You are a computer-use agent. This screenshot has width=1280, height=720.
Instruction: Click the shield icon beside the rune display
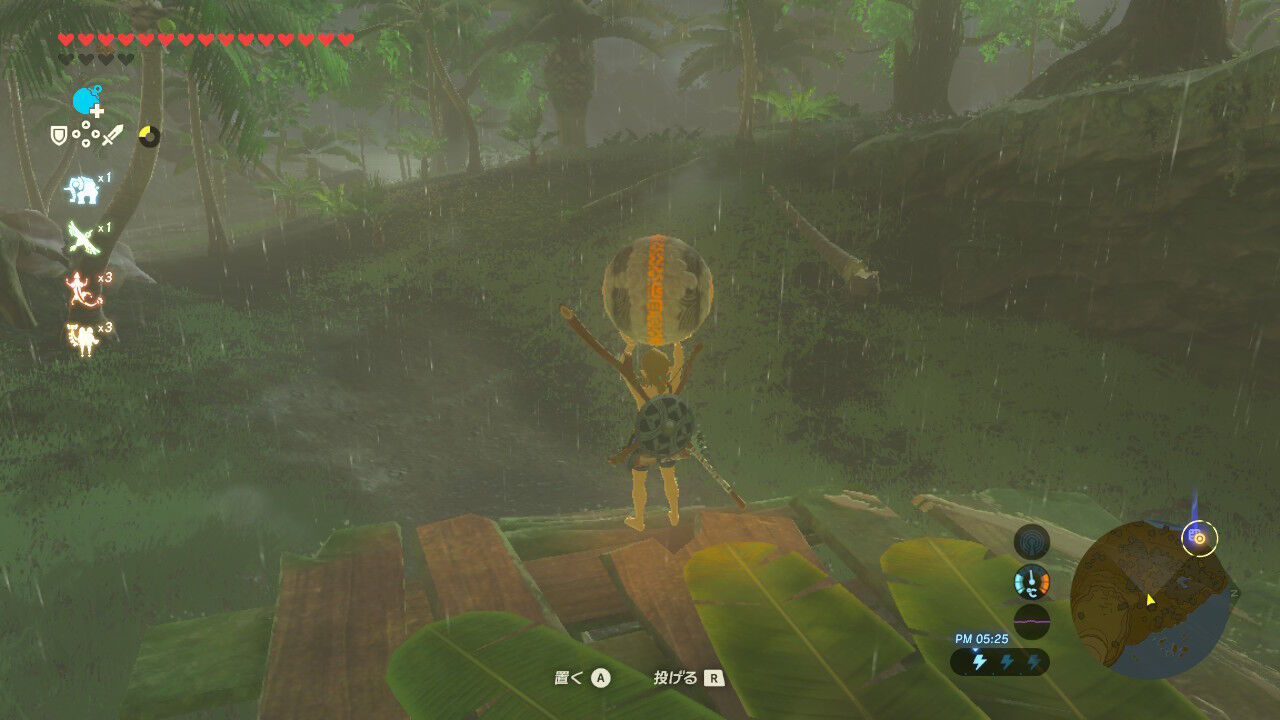point(57,134)
